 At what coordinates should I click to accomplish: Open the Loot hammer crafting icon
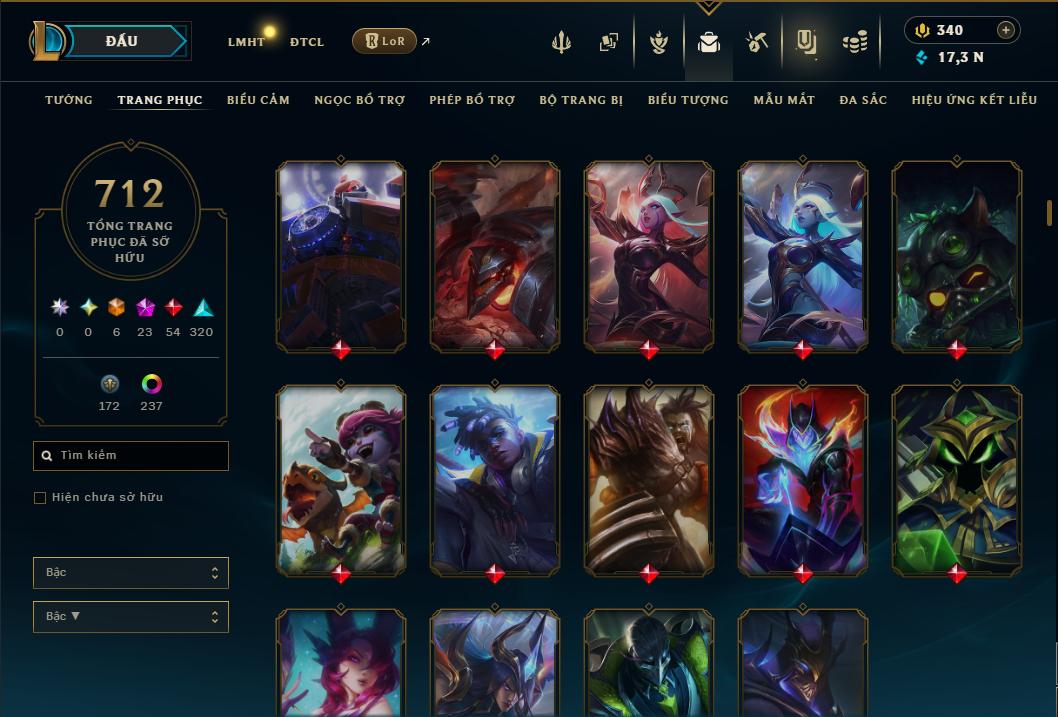tap(756, 42)
